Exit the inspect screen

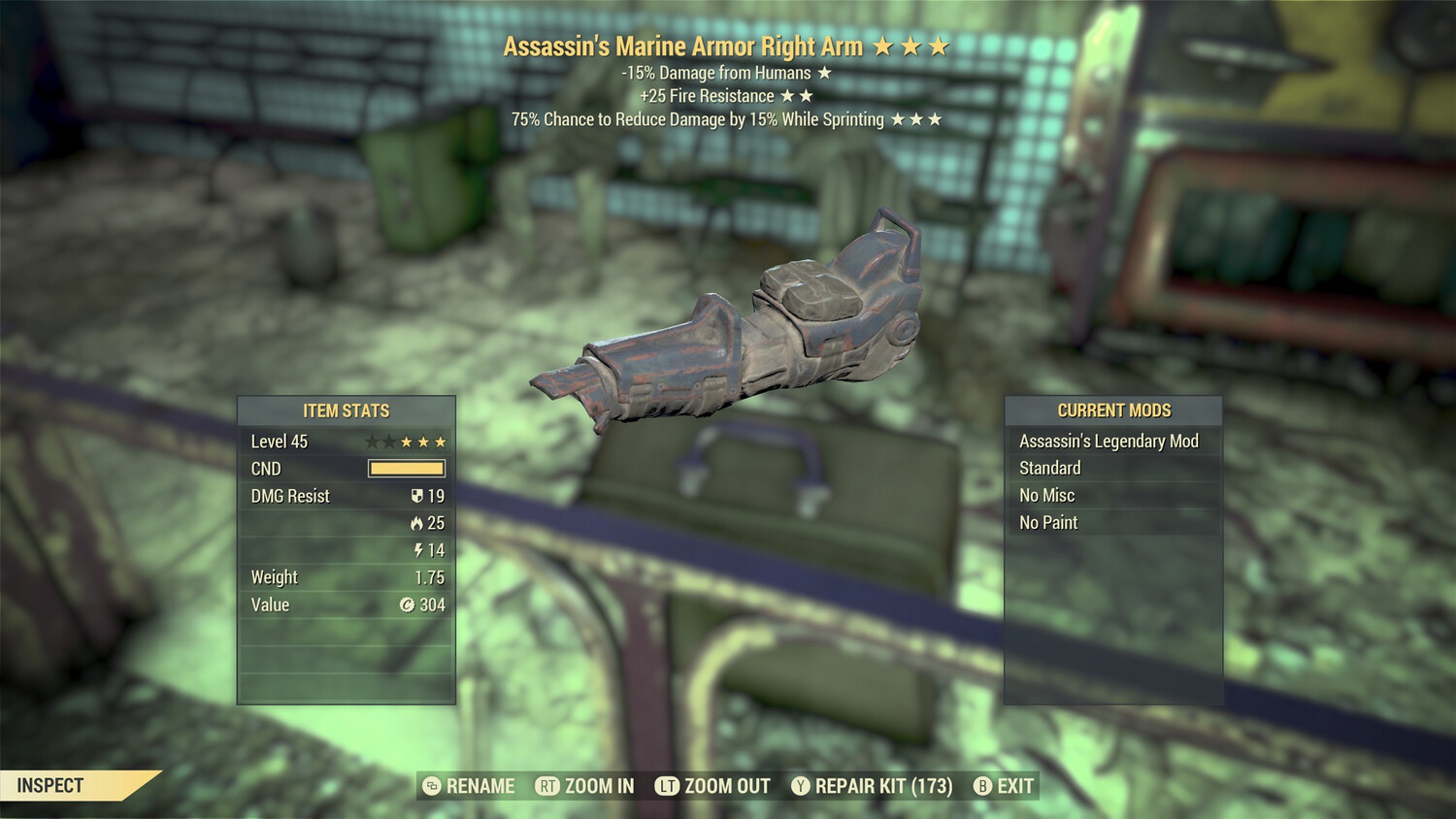[1004, 786]
